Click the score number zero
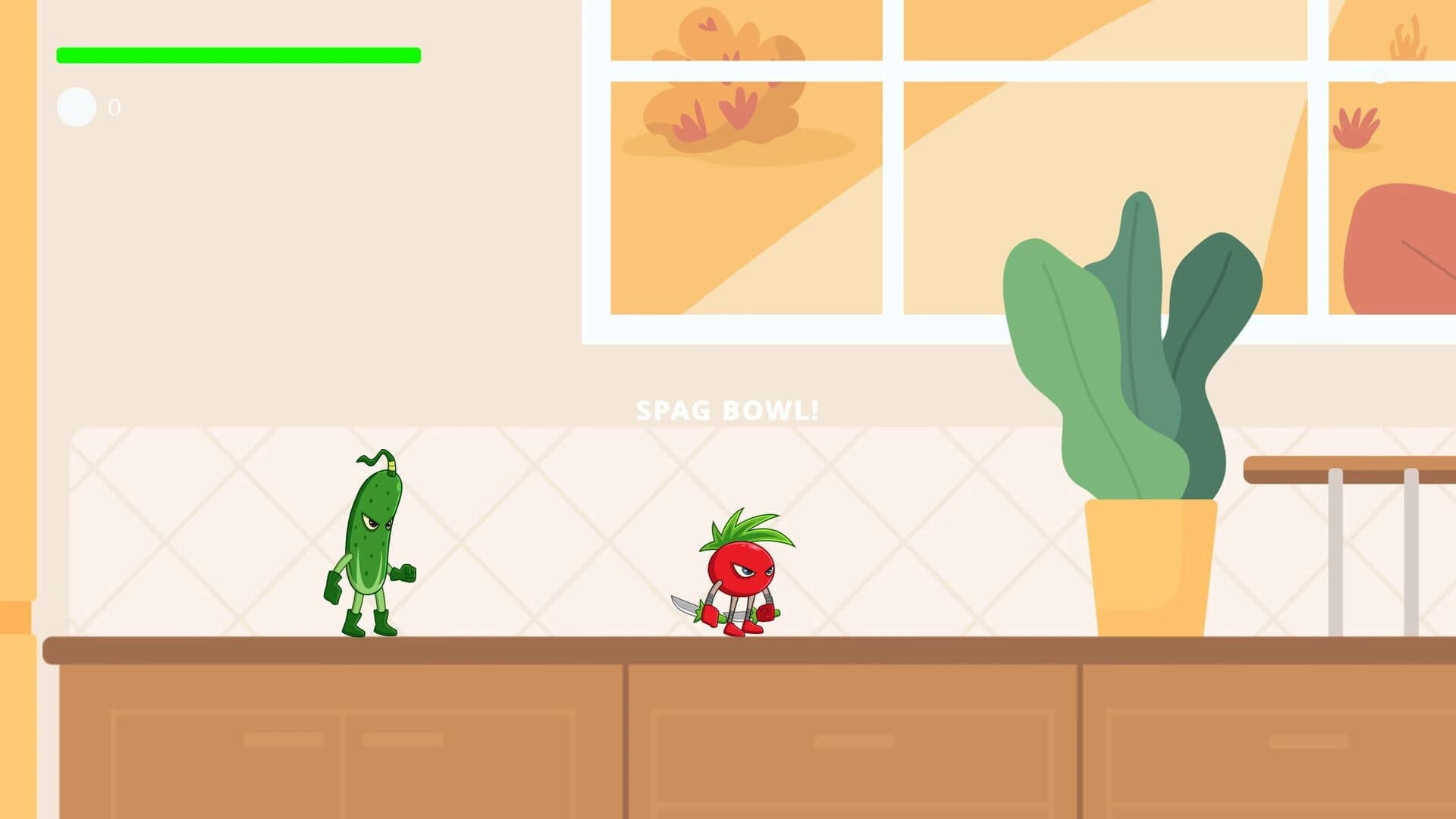This screenshot has width=1456, height=819. click(x=114, y=107)
